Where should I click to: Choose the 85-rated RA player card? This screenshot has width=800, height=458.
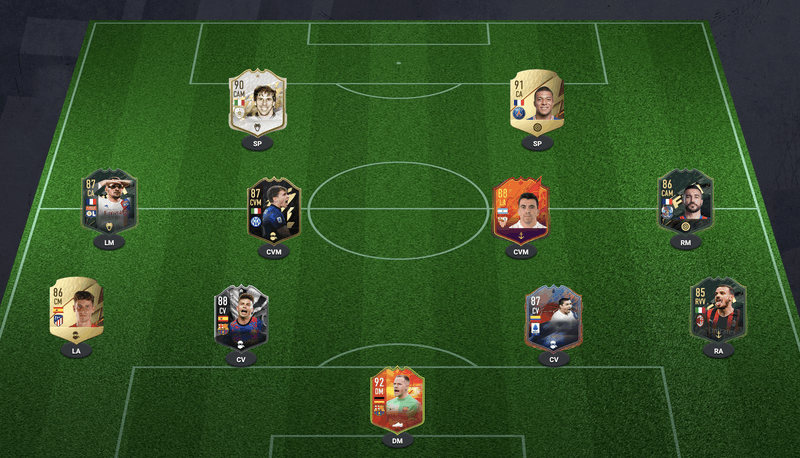718,309
